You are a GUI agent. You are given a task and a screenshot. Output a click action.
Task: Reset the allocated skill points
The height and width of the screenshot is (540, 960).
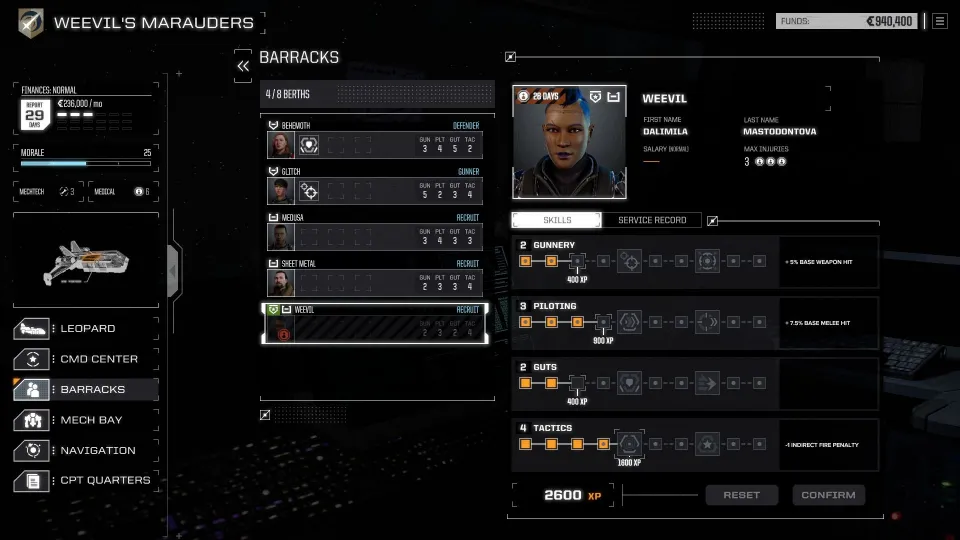[x=742, y=495]
